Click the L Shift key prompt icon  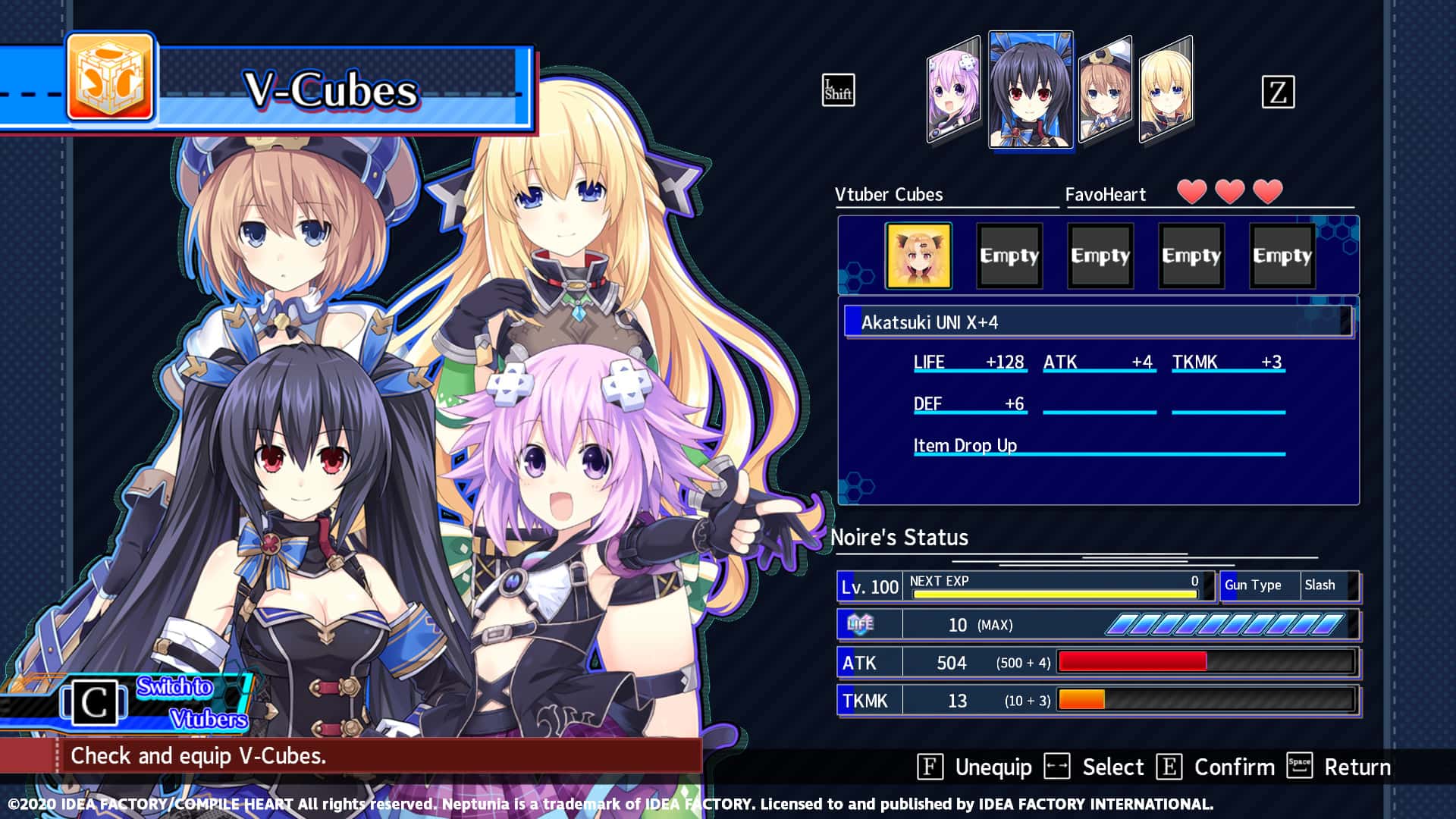click(838, 91)
